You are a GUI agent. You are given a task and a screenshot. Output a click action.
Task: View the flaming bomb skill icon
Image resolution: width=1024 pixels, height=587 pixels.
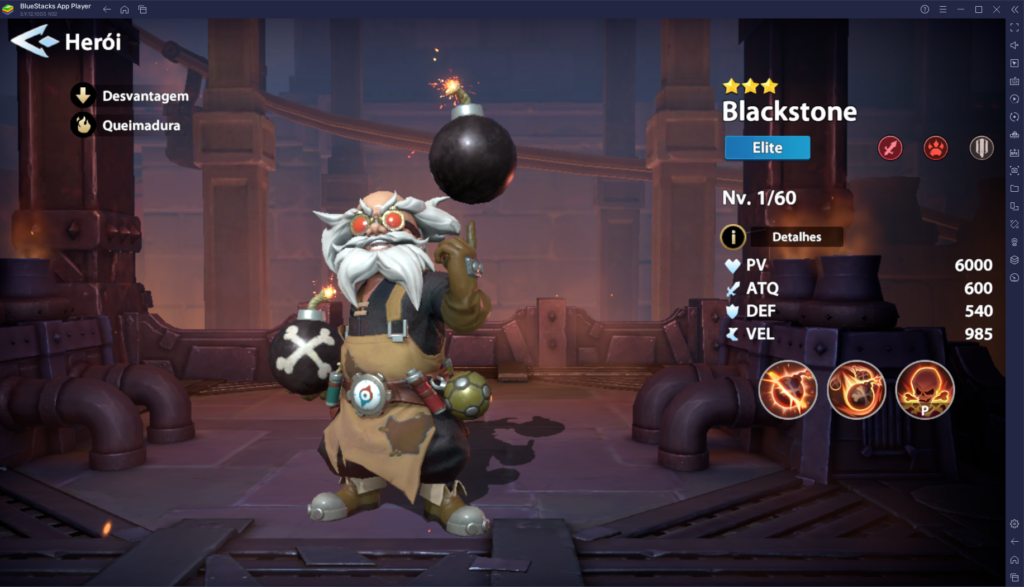coord(856,389)
